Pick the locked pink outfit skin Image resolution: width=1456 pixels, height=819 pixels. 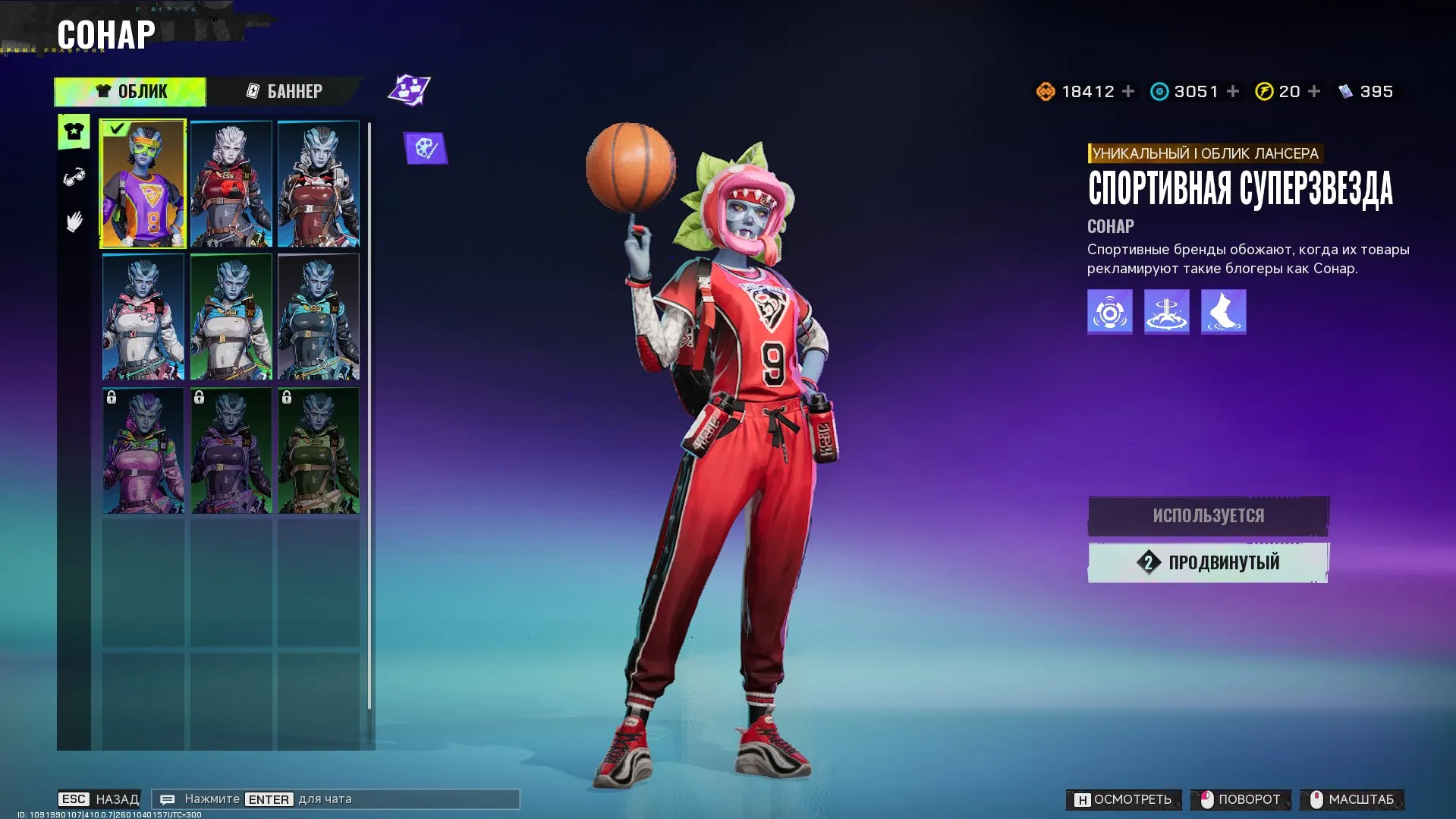(x=143, y=450)
